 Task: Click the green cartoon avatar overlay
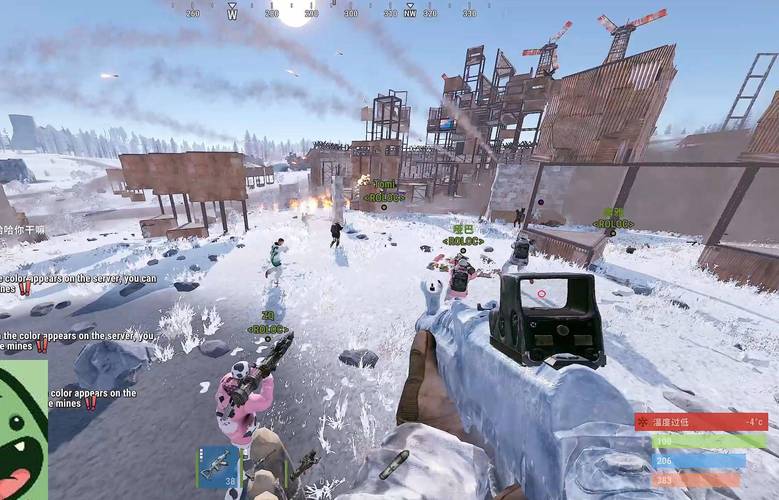(x=22, y=430)
